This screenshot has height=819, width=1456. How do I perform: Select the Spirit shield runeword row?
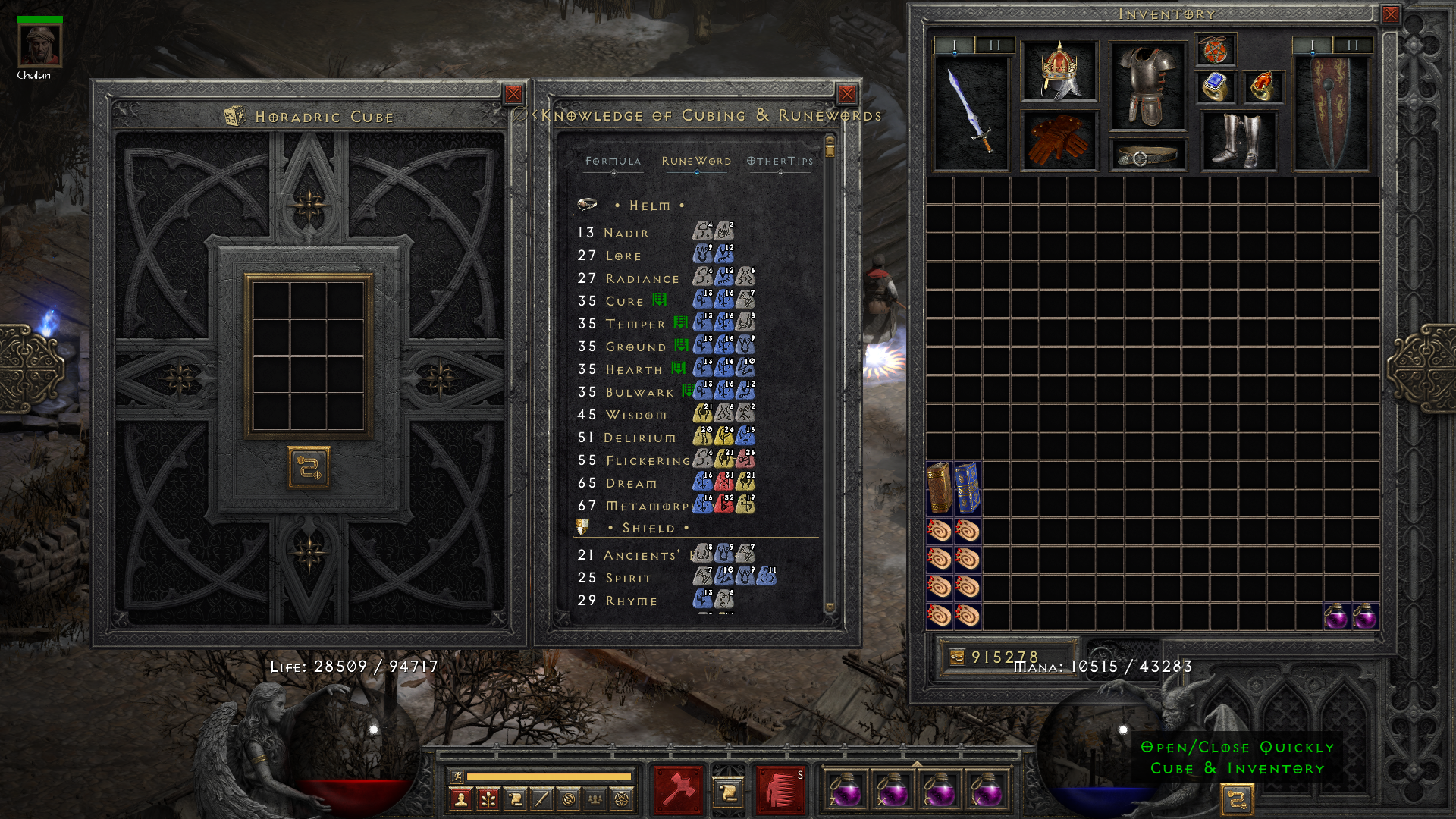629,578
